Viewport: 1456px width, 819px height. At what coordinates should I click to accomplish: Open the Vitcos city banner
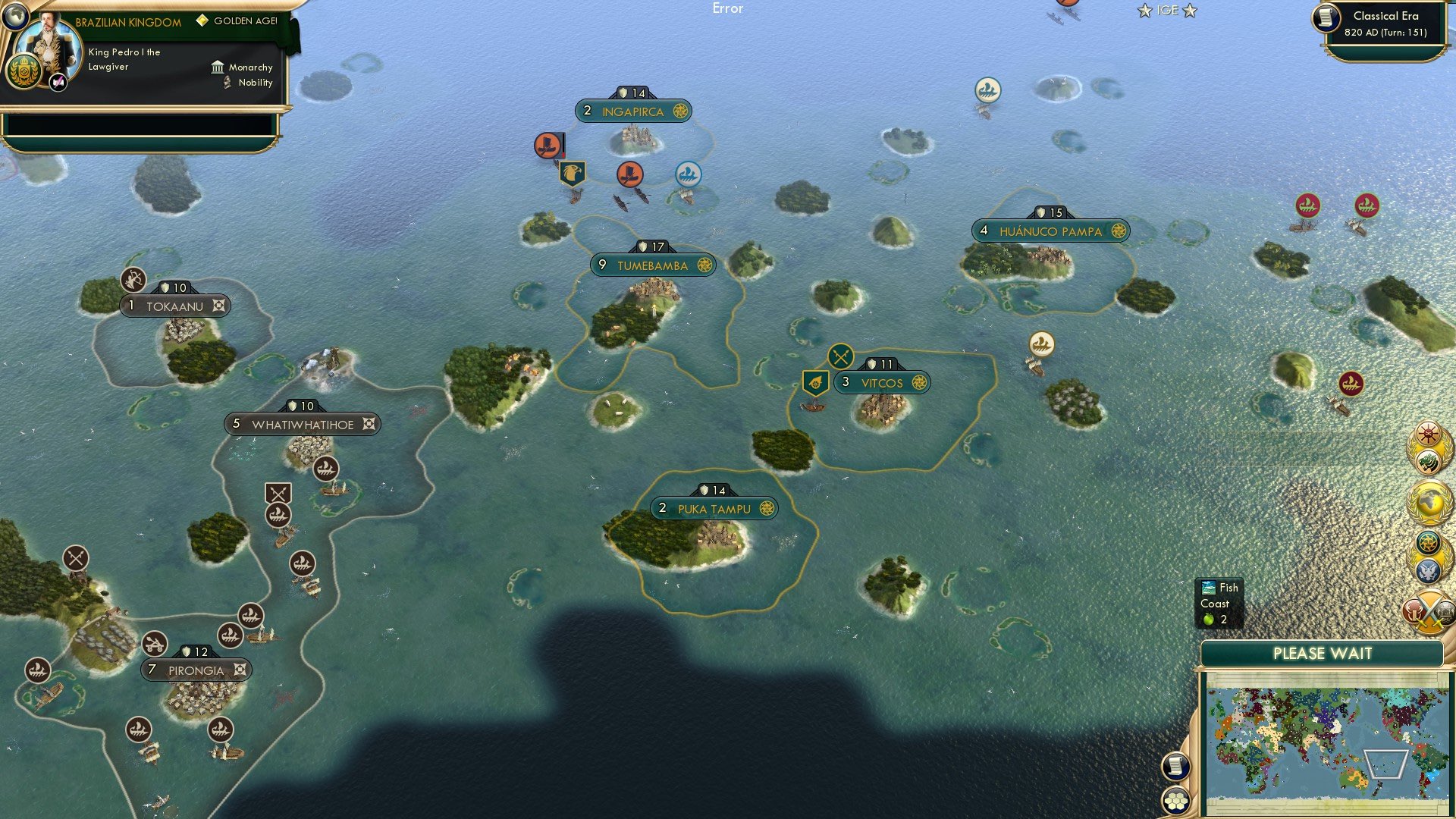(883, 383)
